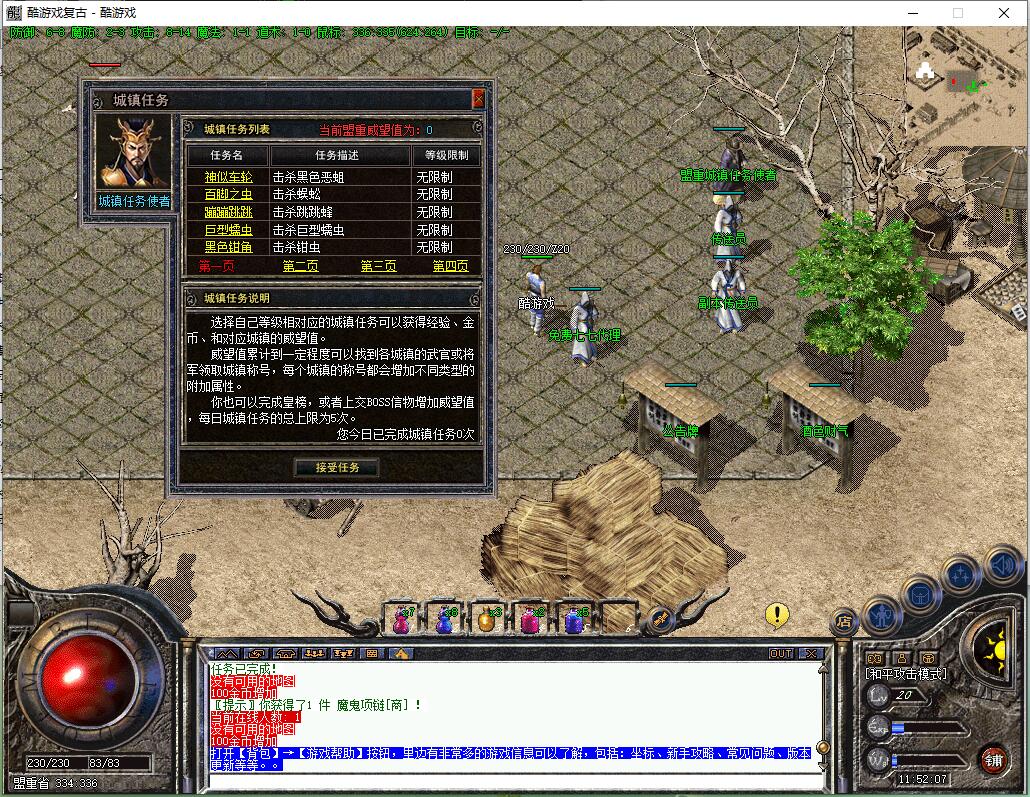Image resolution: width=1030 pixels, height=797 pixels.
Task: Switch to quest list 第三页
Action: point(378,266)
